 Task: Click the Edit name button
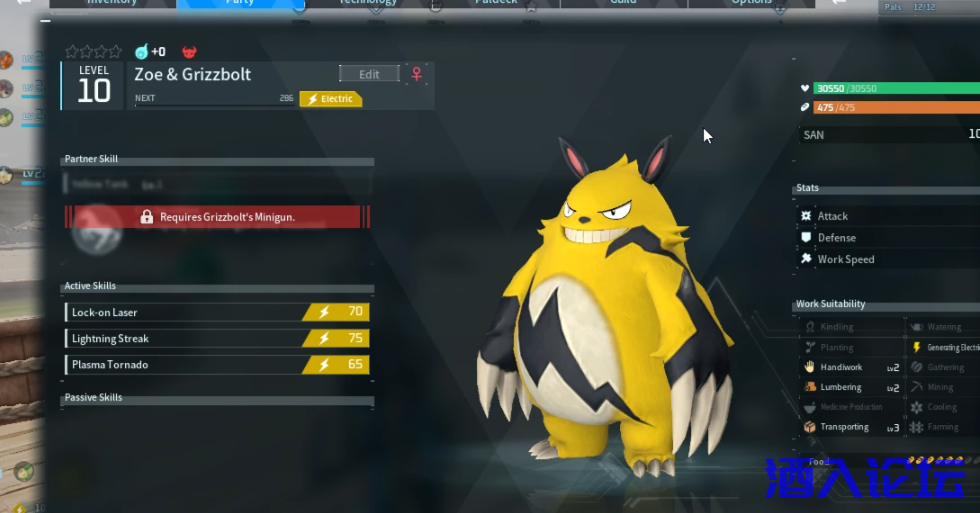[369, 74]
